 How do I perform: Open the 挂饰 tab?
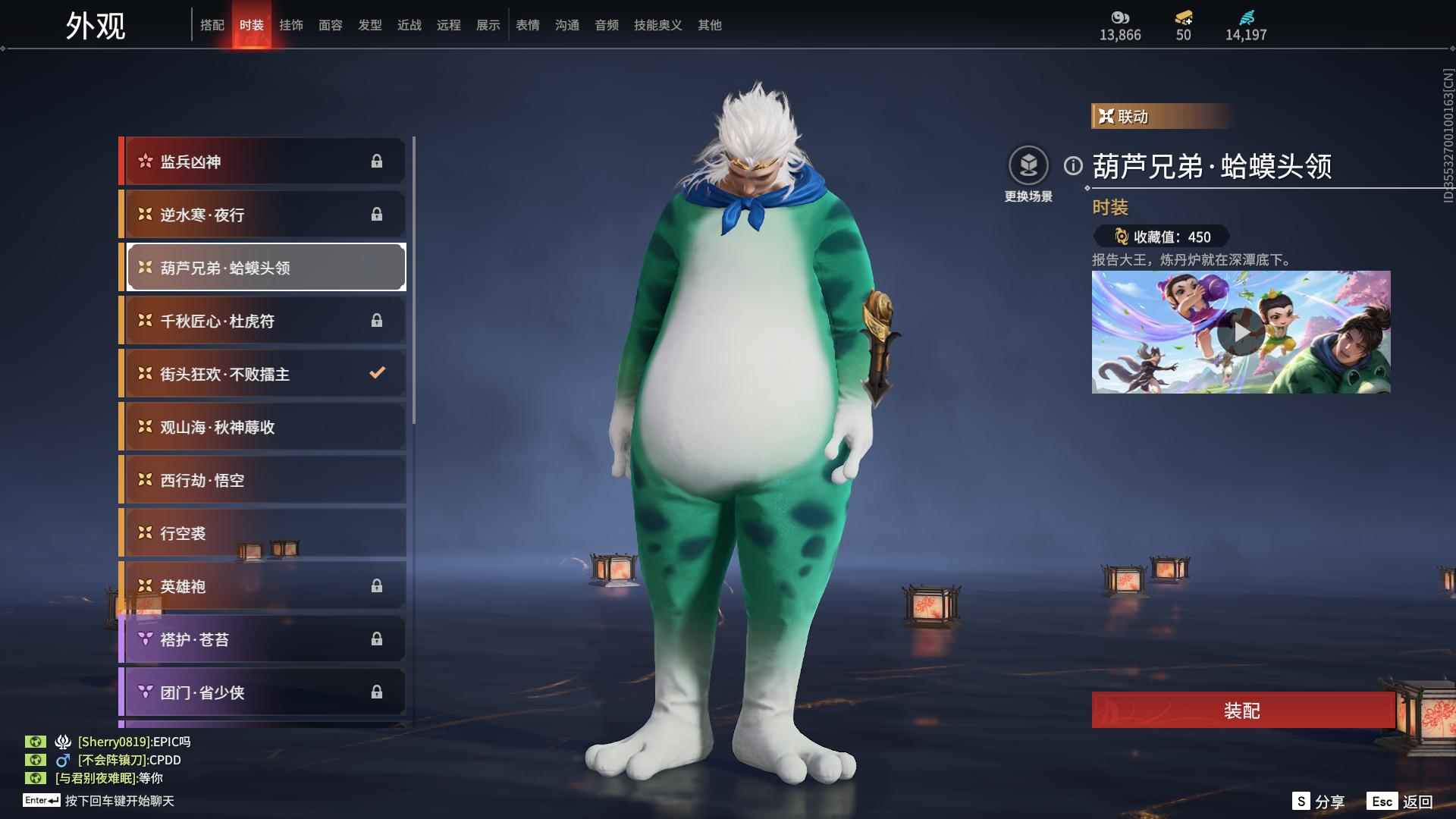click(290, 25)
